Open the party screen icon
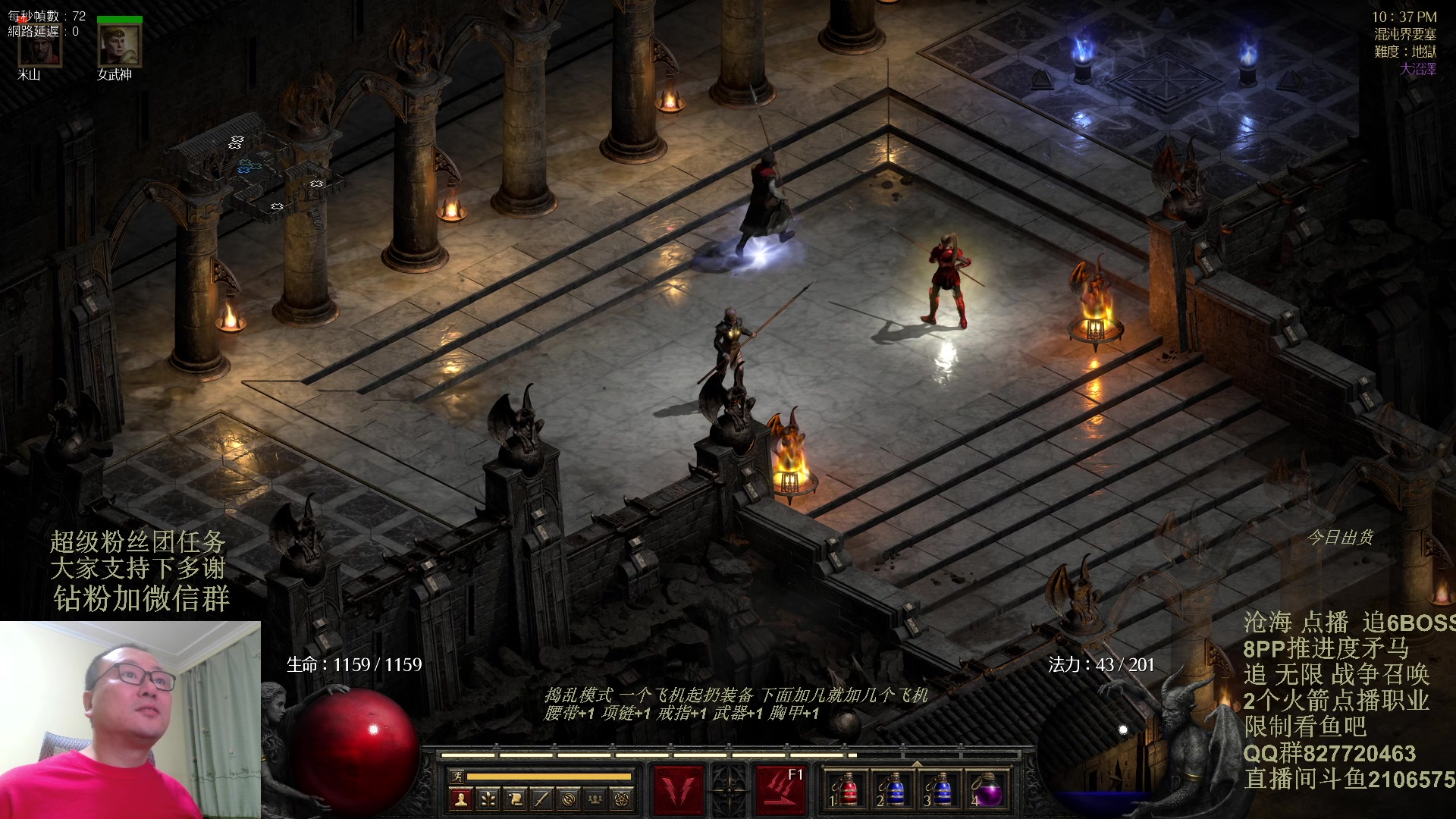 pos(595,799)
